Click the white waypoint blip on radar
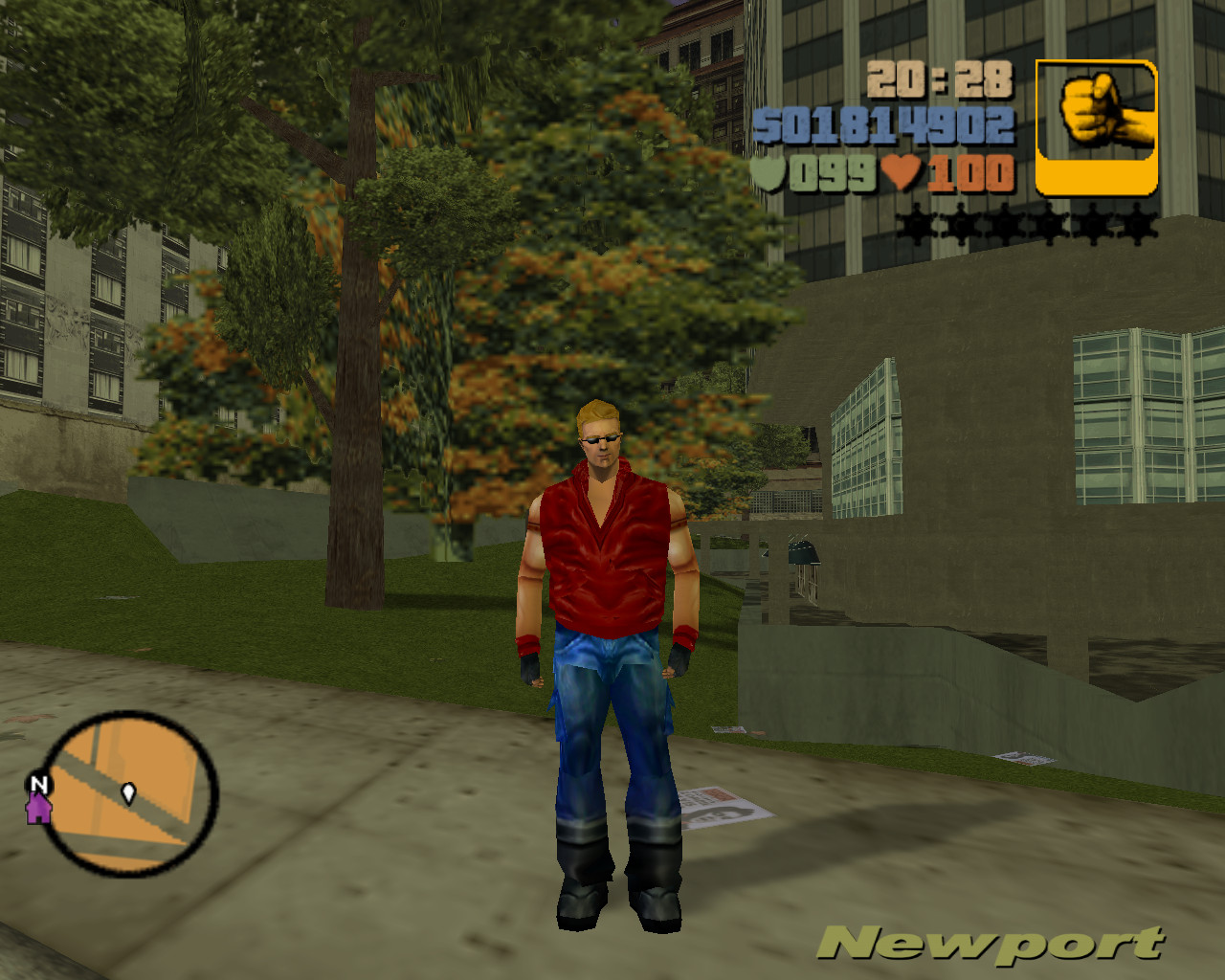Viewport: 1225px width, 980px height. [127, 793]
